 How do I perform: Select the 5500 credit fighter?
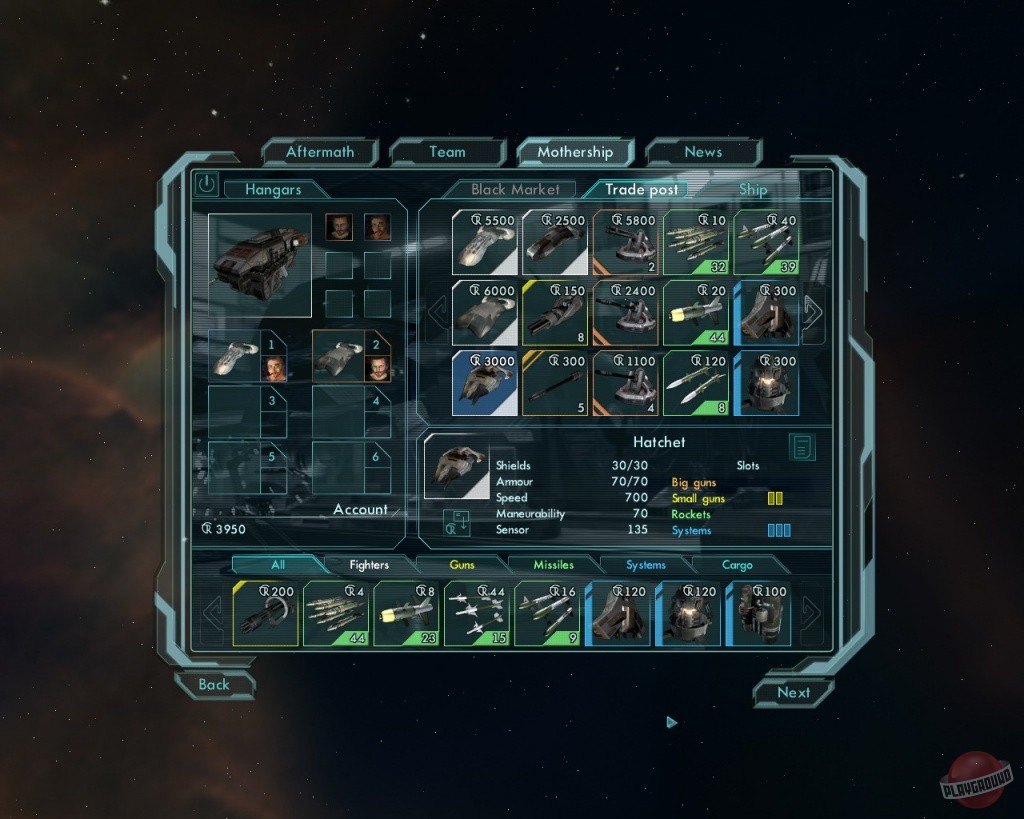click(x=484, y=242)
